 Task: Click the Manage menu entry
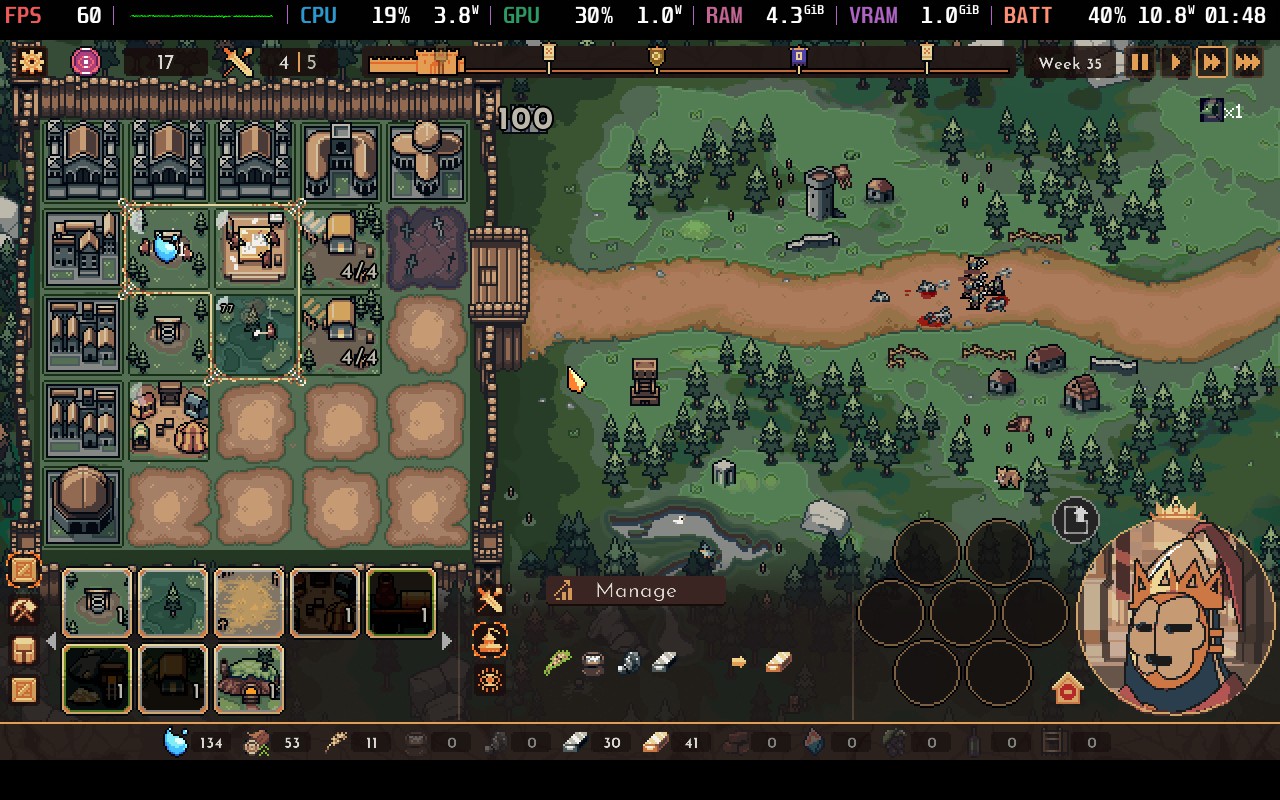(x=634, y=590)
